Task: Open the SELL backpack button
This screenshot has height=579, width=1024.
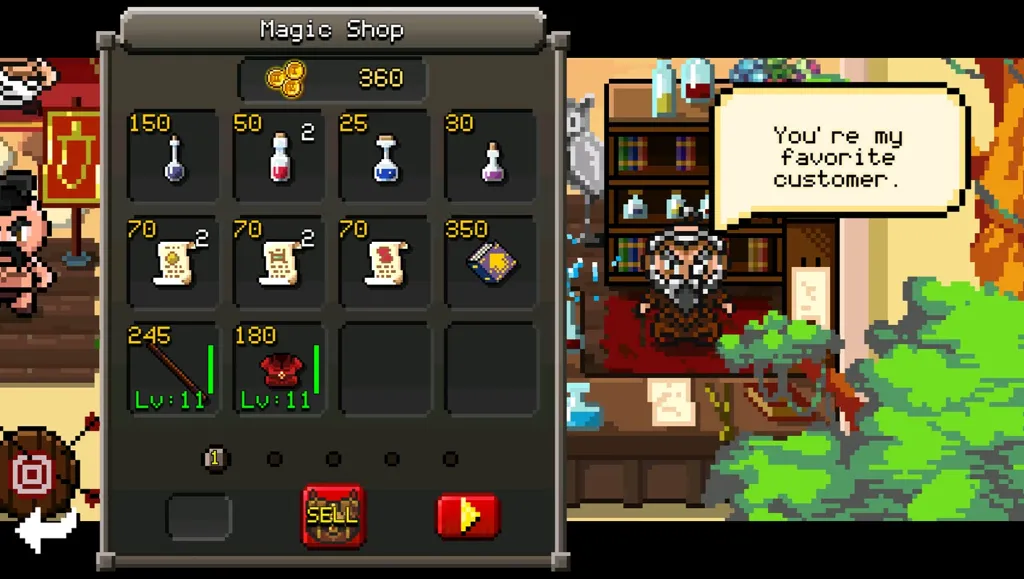Action: click(333, 516)
